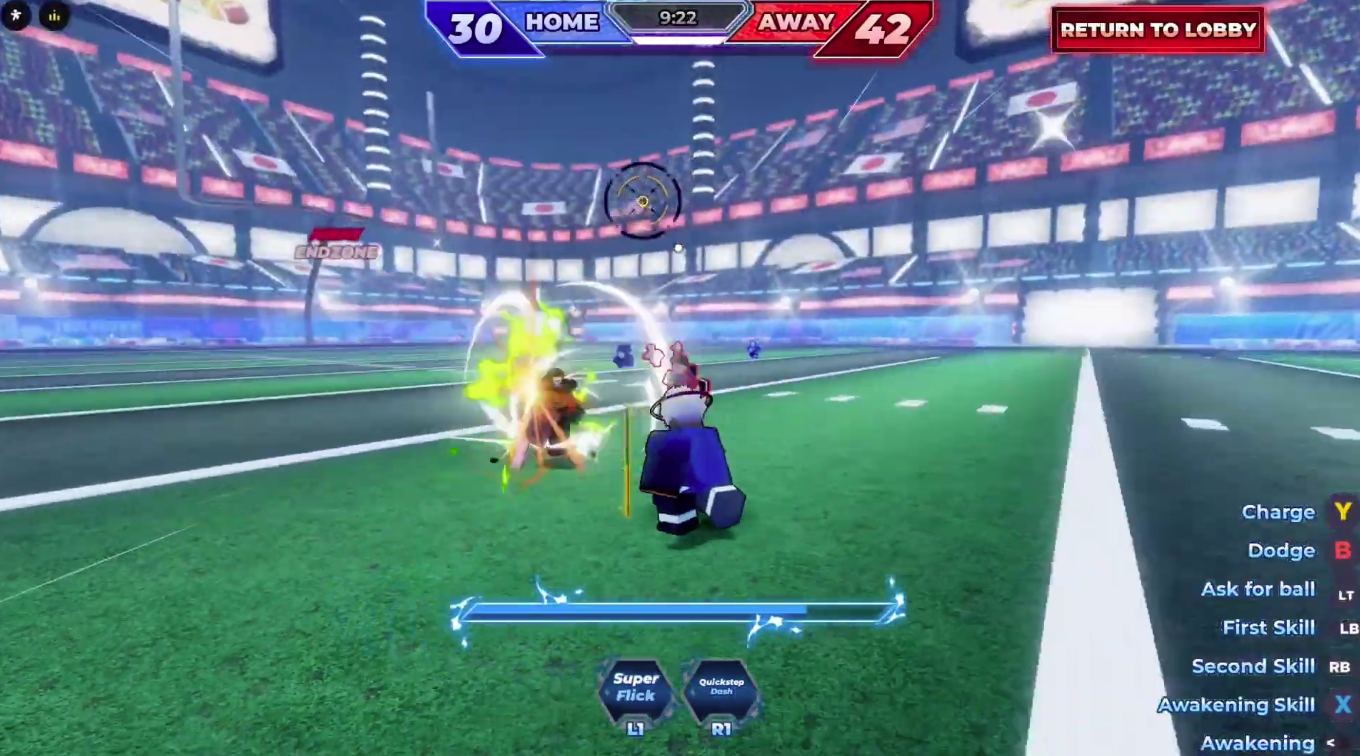This screenshot has height=756, width=1360.
Task: Click the RB icon beside Second Skill
Action: click(x=1342, y=666)
